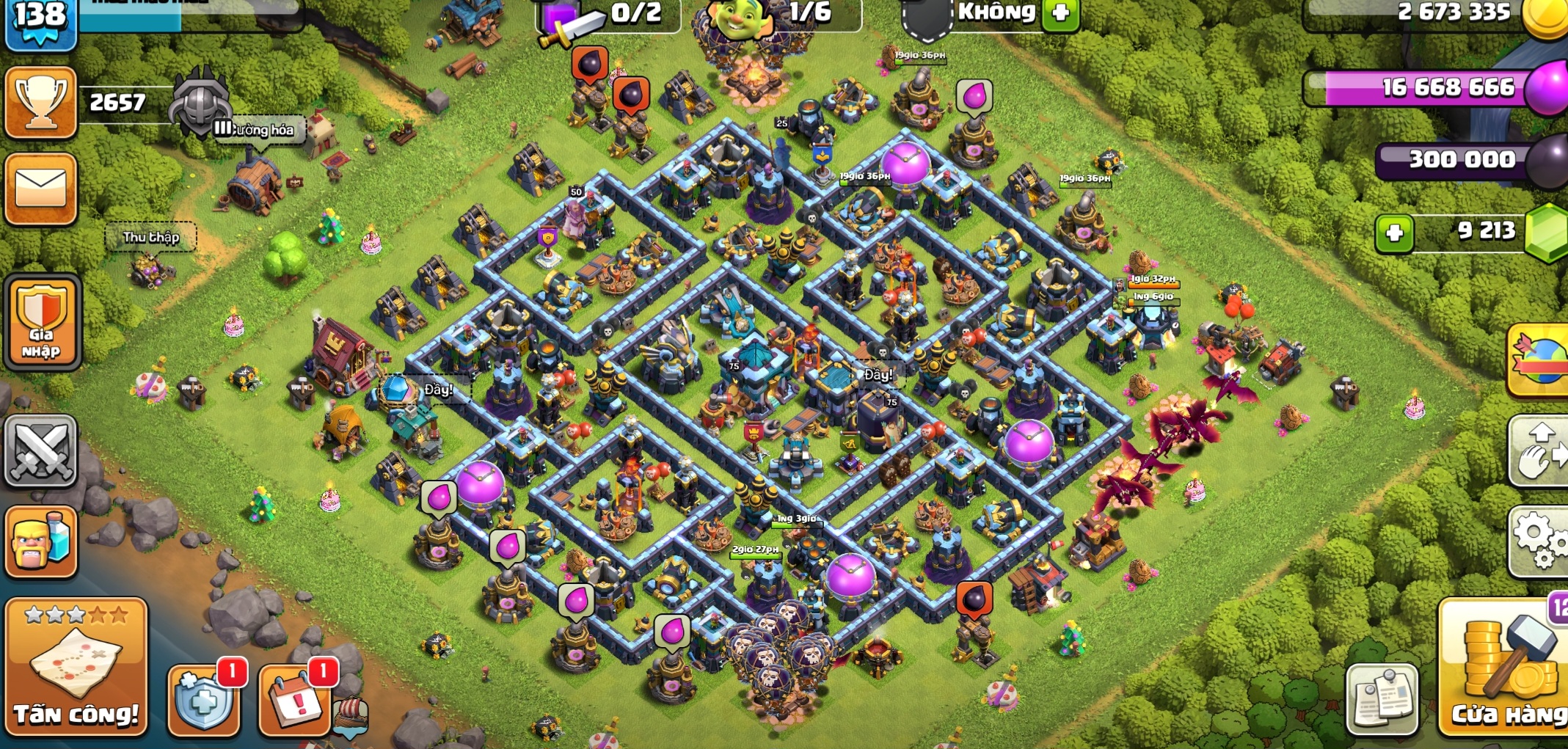1568x749 pixels.
Task: Tap the level 138 experience badge
Action: click(x=40, y=21)
